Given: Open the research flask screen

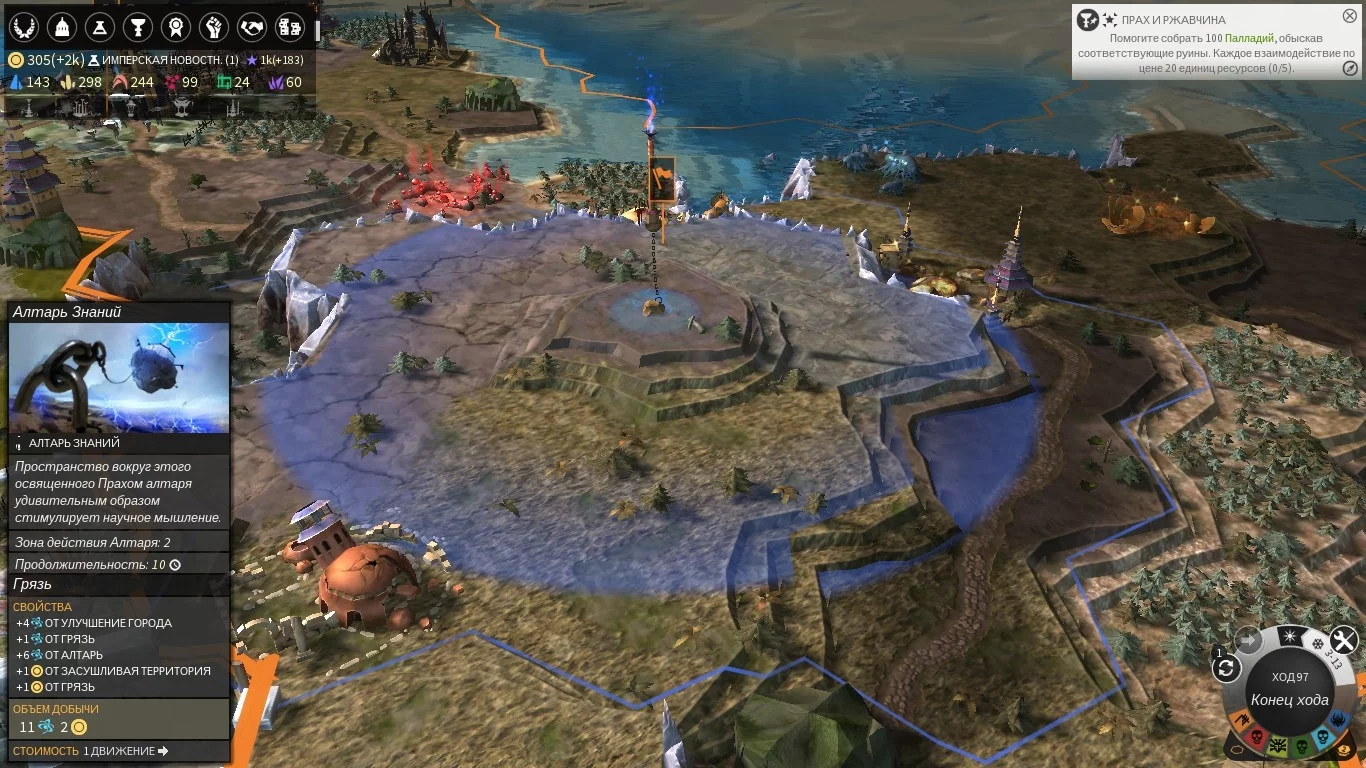Looking at the screenshot, I should point(100,25).
